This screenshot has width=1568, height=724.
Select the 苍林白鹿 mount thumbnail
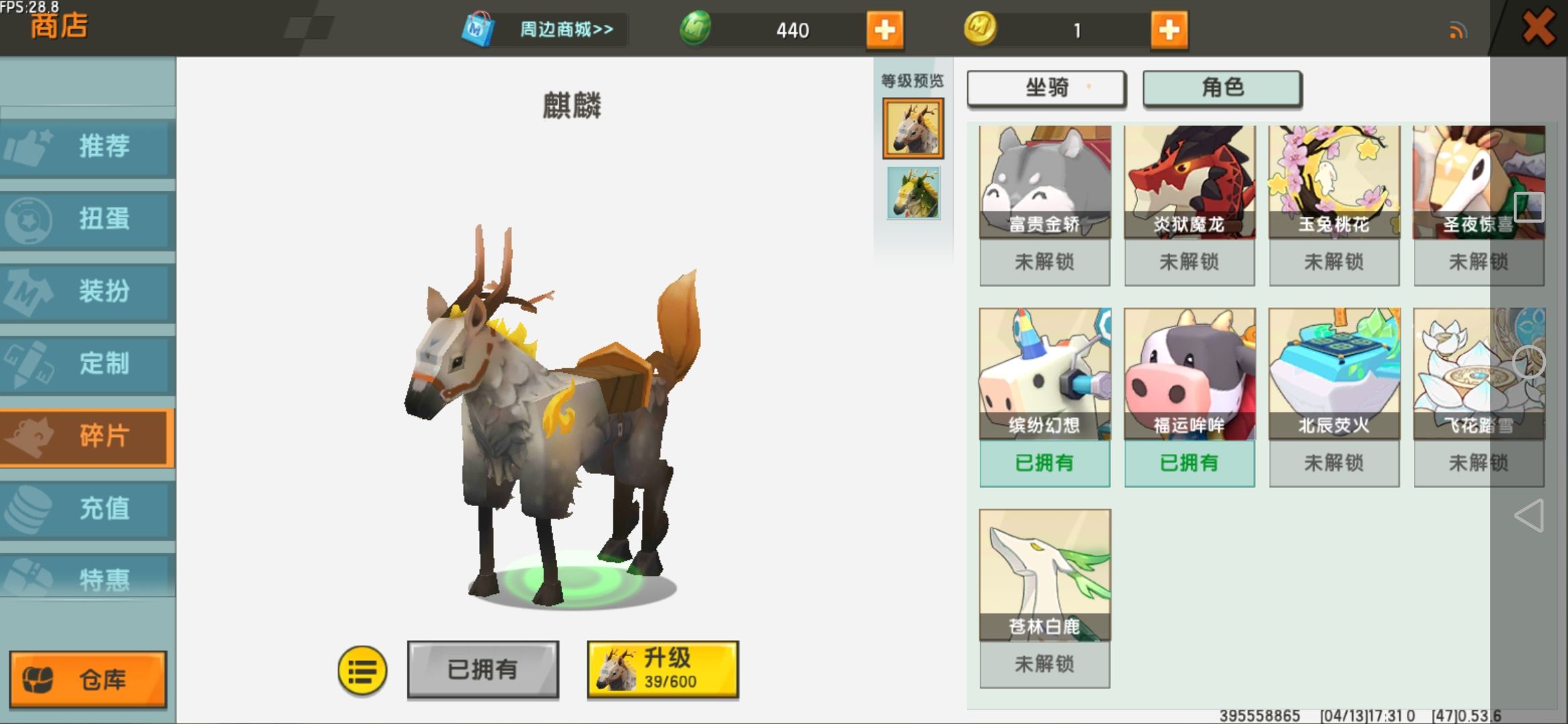pos(1045,573)
